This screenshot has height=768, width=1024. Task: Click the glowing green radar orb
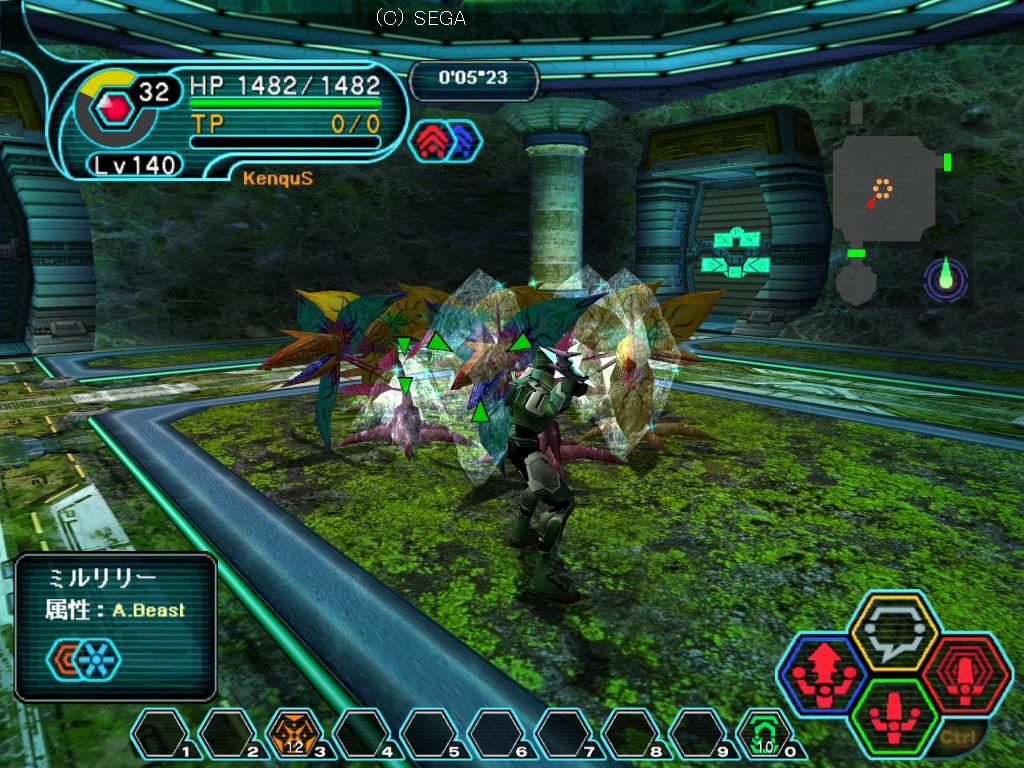point(946,277)
